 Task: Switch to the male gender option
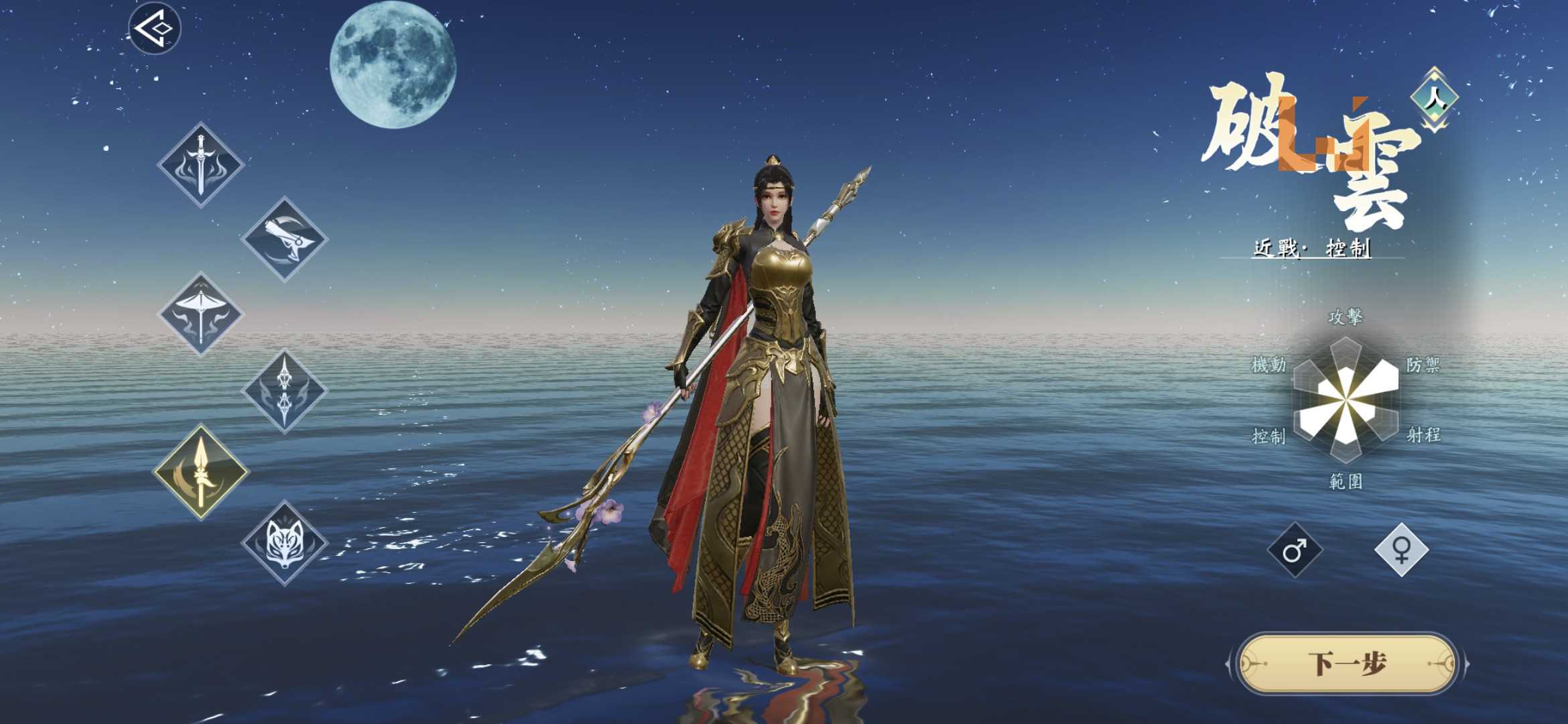[1295, 550]
